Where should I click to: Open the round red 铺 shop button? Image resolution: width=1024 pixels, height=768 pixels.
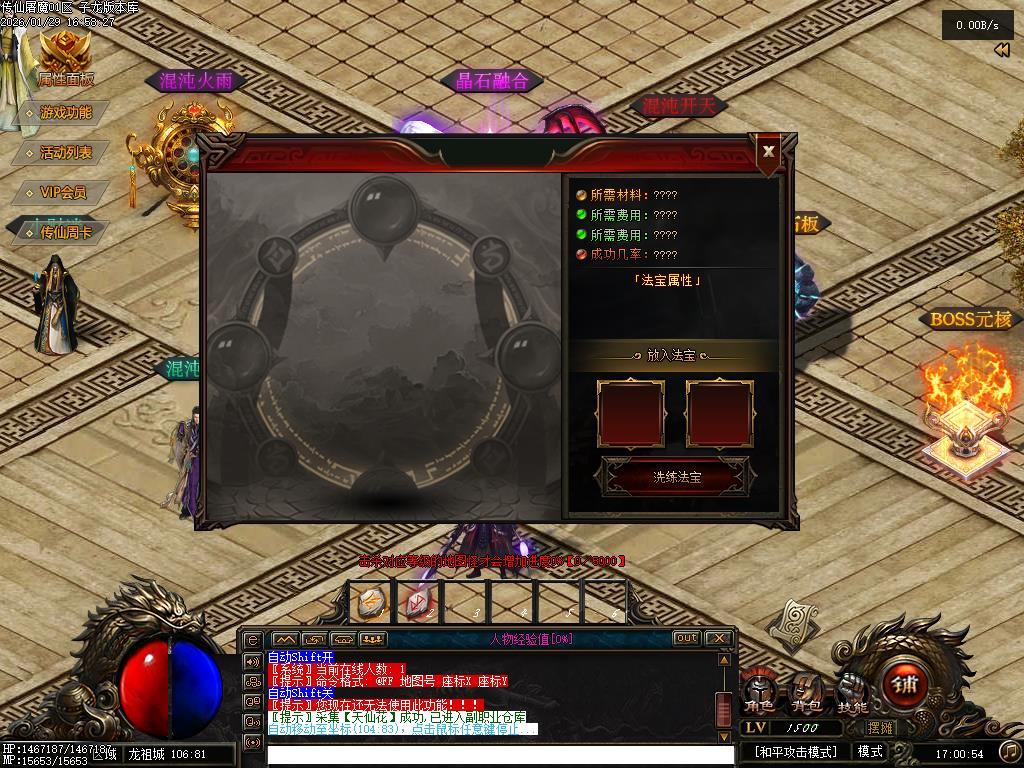pos(905,684)
